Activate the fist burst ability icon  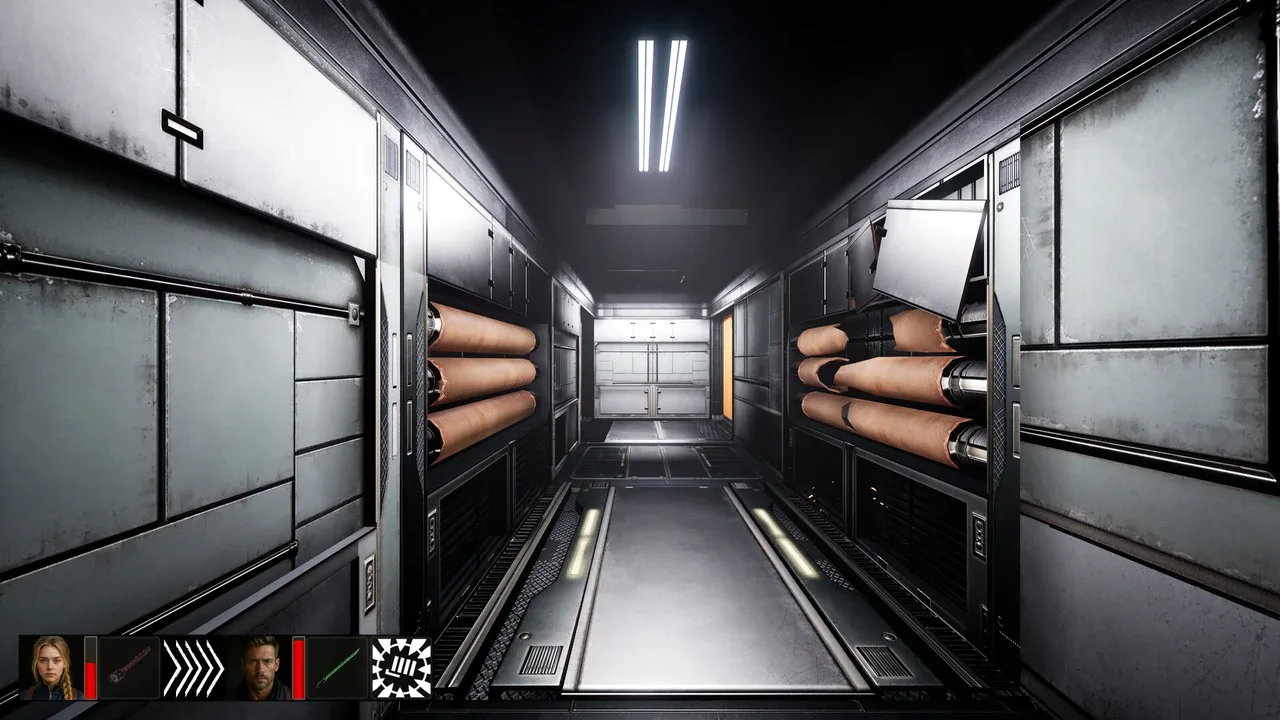coord(401,667)
